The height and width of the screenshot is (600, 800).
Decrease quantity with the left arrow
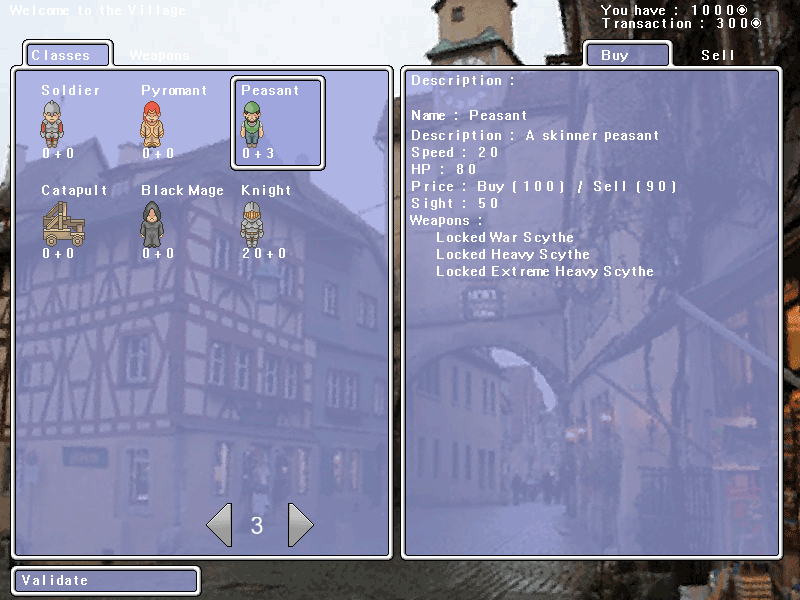218,525
